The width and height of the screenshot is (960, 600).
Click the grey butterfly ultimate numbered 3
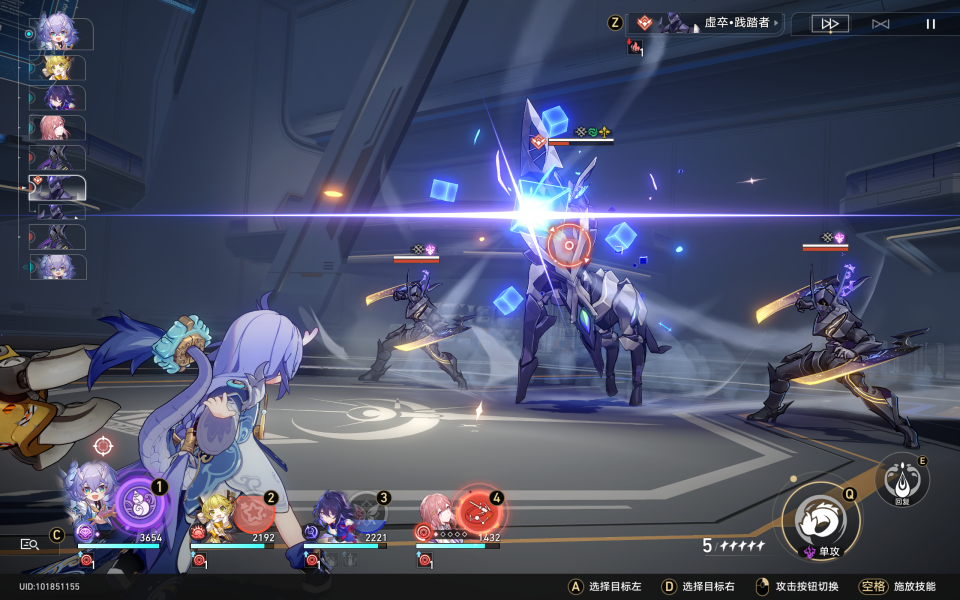(366, 513)
